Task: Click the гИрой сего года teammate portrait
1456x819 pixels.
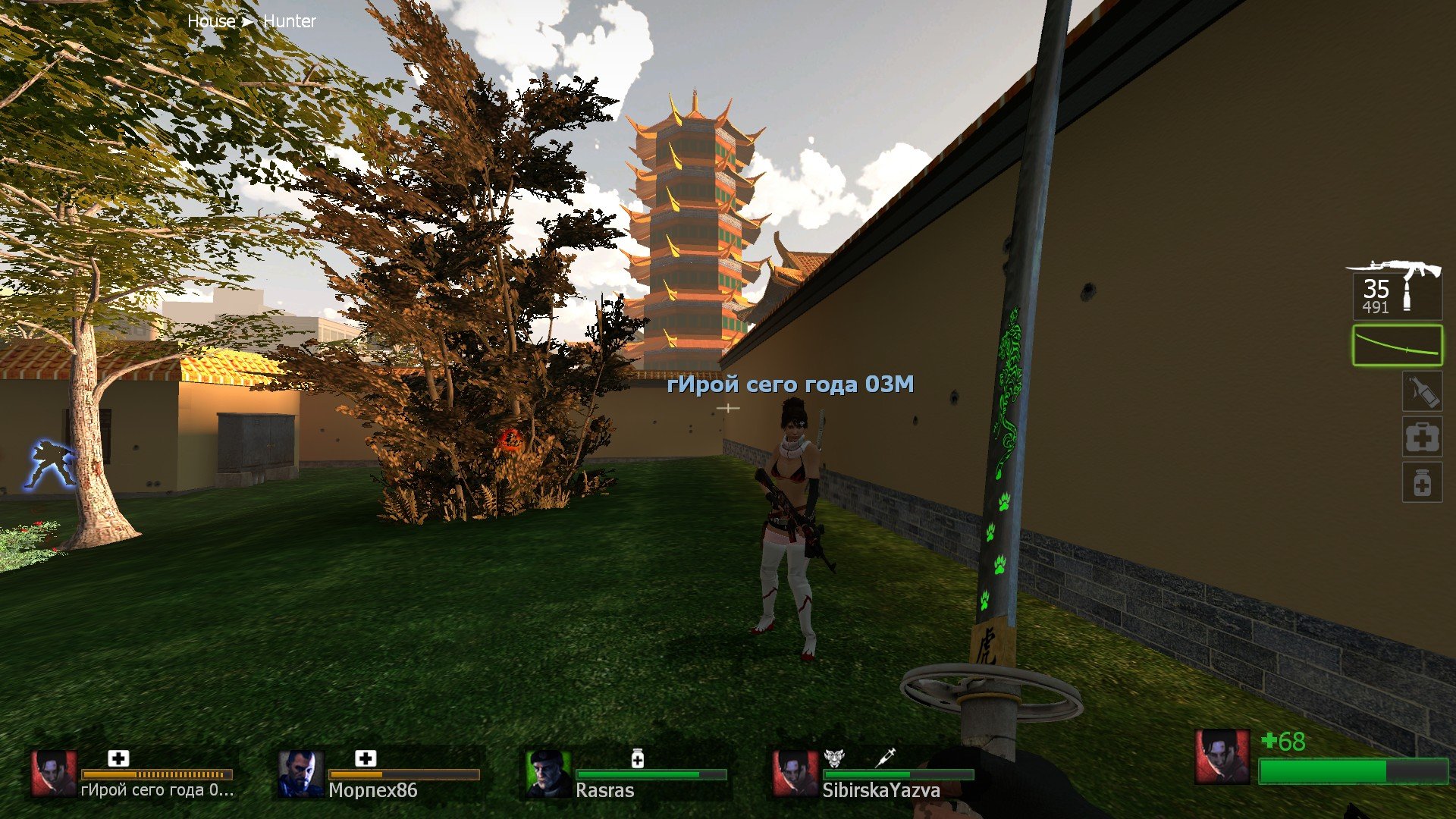Action: pyautogui.click(x=54, y=773)
